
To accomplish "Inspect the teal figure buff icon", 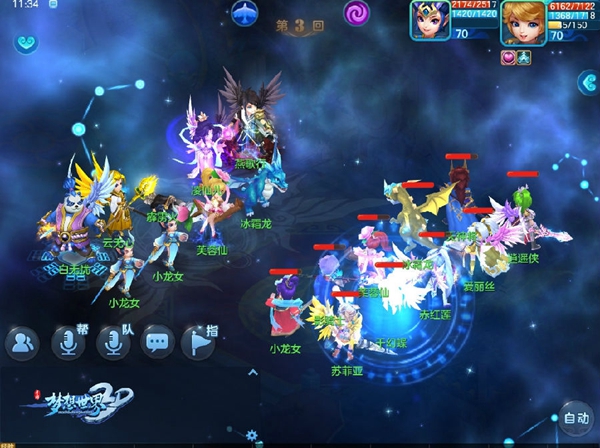I will (523, 57).
